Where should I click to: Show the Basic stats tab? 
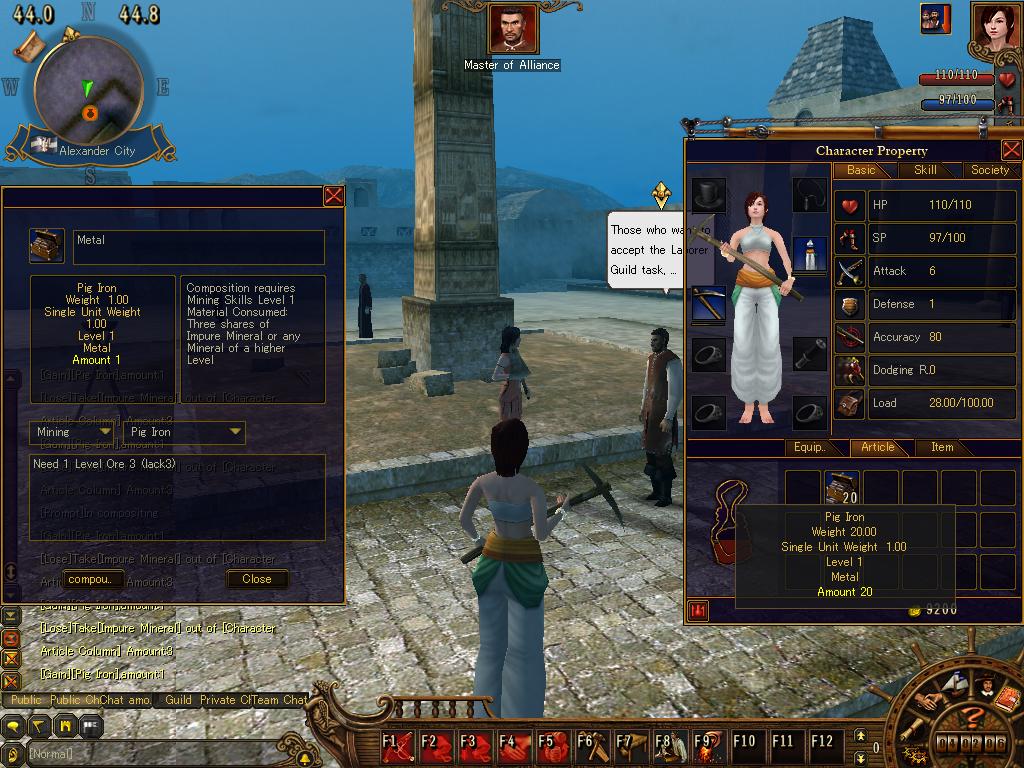[861, 170]
